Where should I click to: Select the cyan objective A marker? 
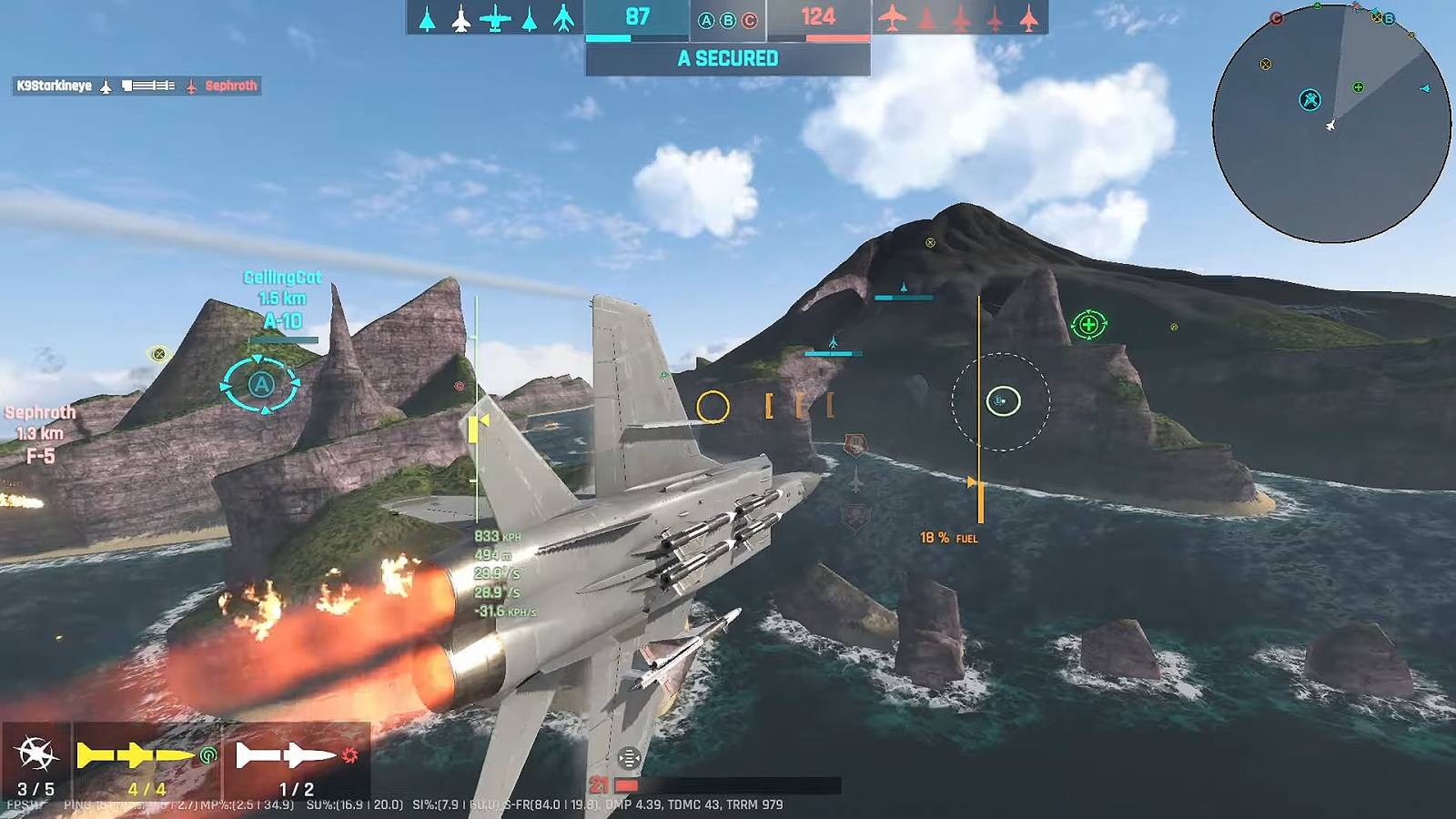261,385
